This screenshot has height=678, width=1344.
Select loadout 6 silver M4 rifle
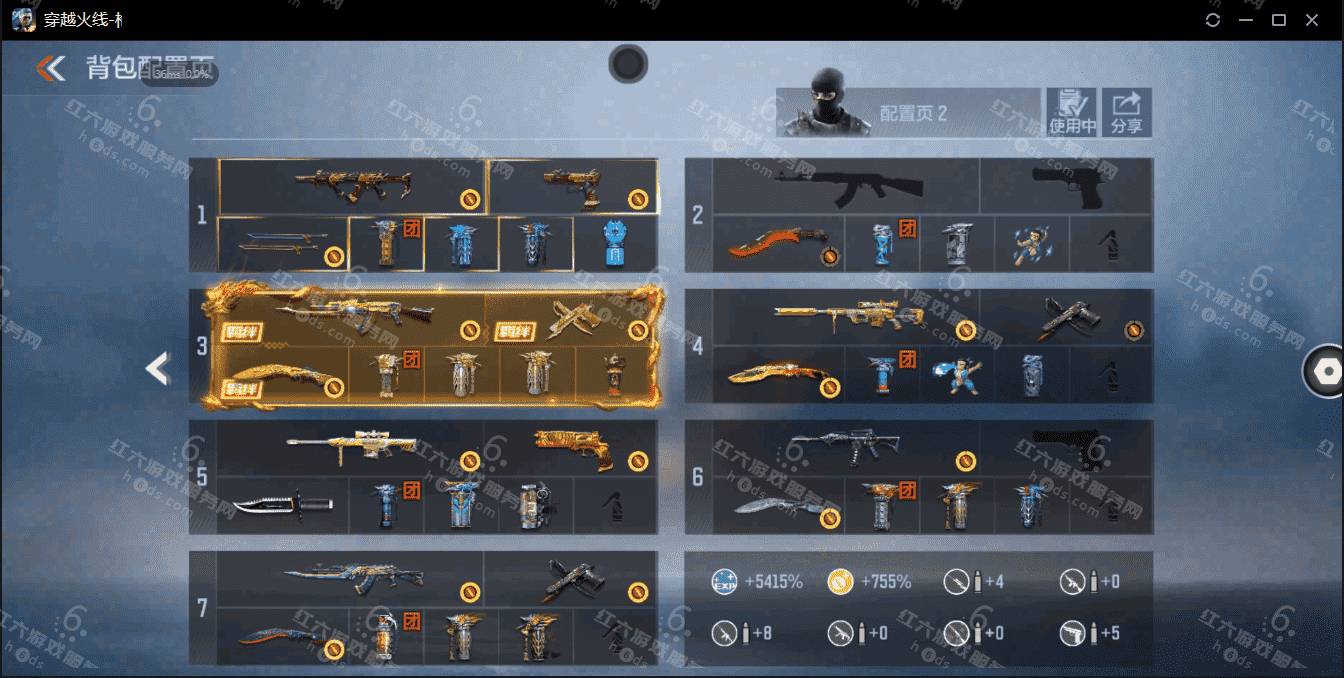(846, 447)
